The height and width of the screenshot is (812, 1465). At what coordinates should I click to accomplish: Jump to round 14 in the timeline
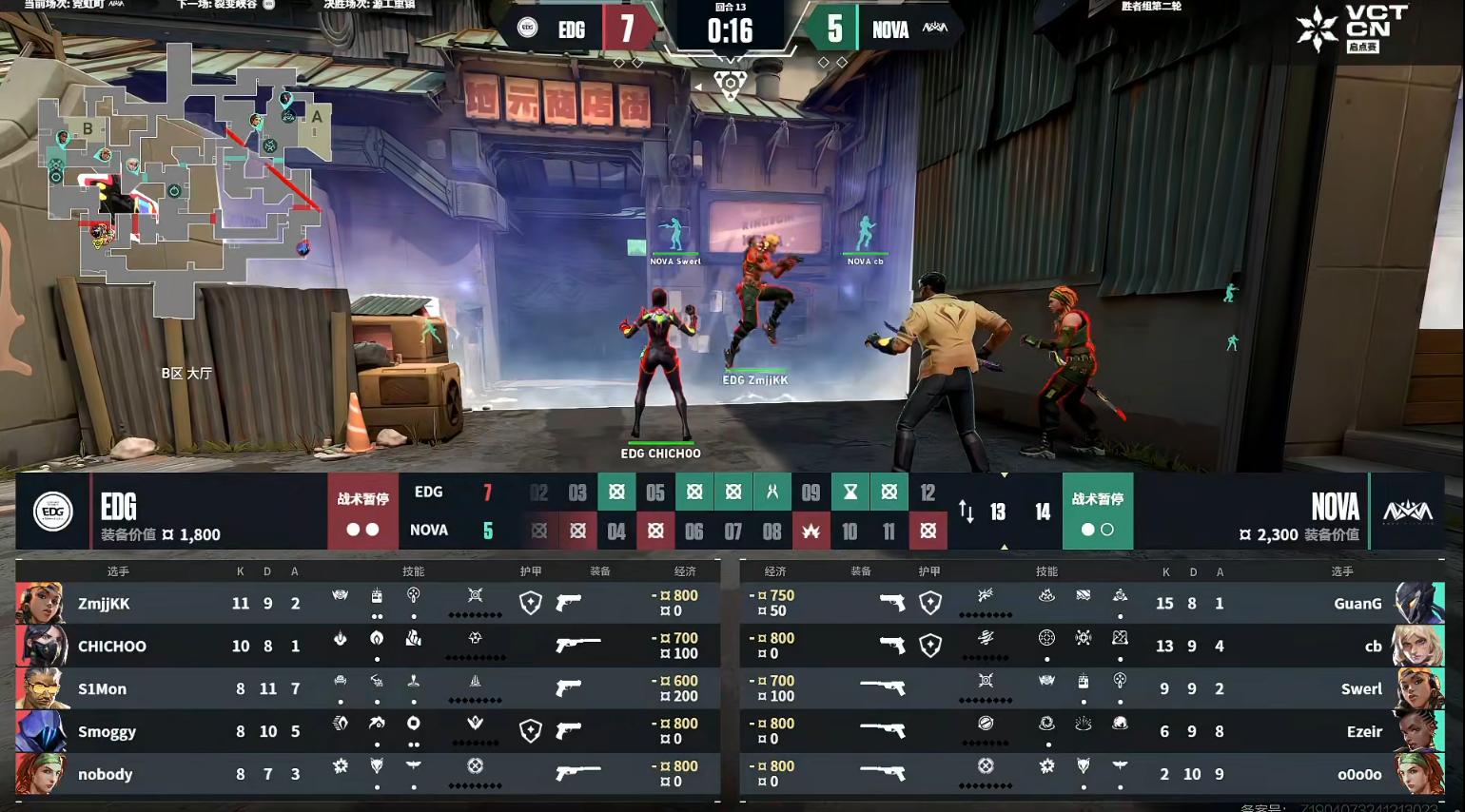tap(1043, 512)
